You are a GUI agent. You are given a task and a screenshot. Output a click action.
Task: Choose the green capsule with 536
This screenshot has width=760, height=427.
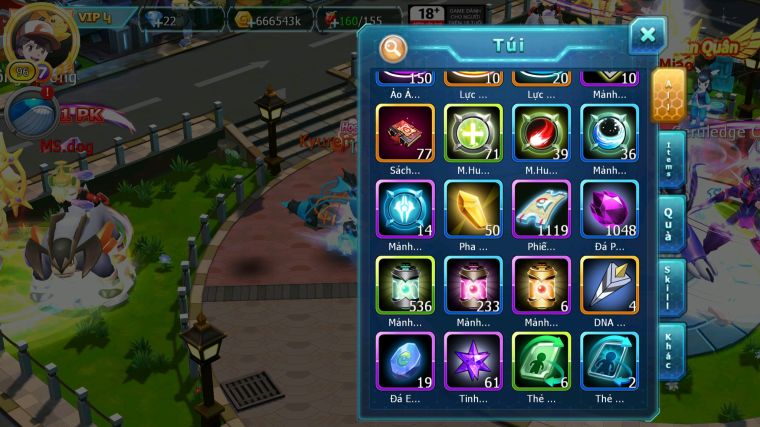(405, 285)
